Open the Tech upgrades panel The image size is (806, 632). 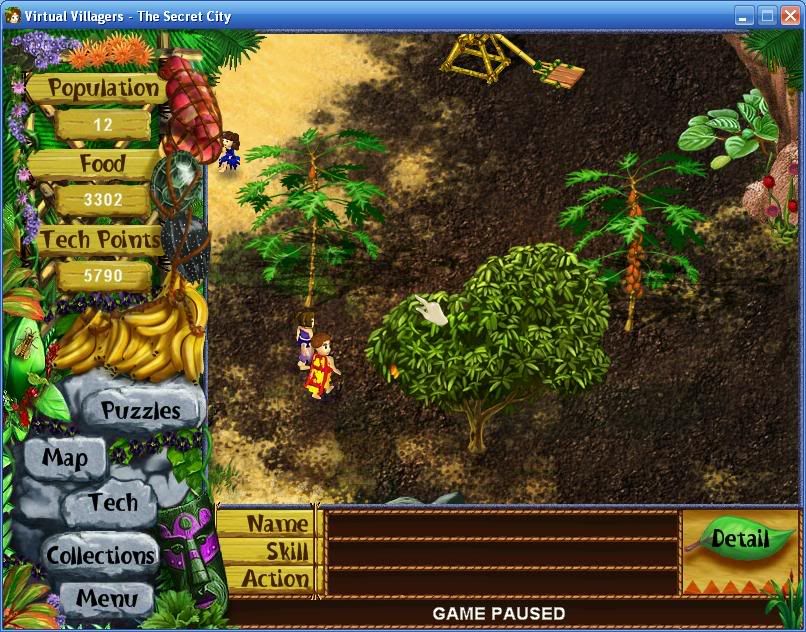click(112, 502)
